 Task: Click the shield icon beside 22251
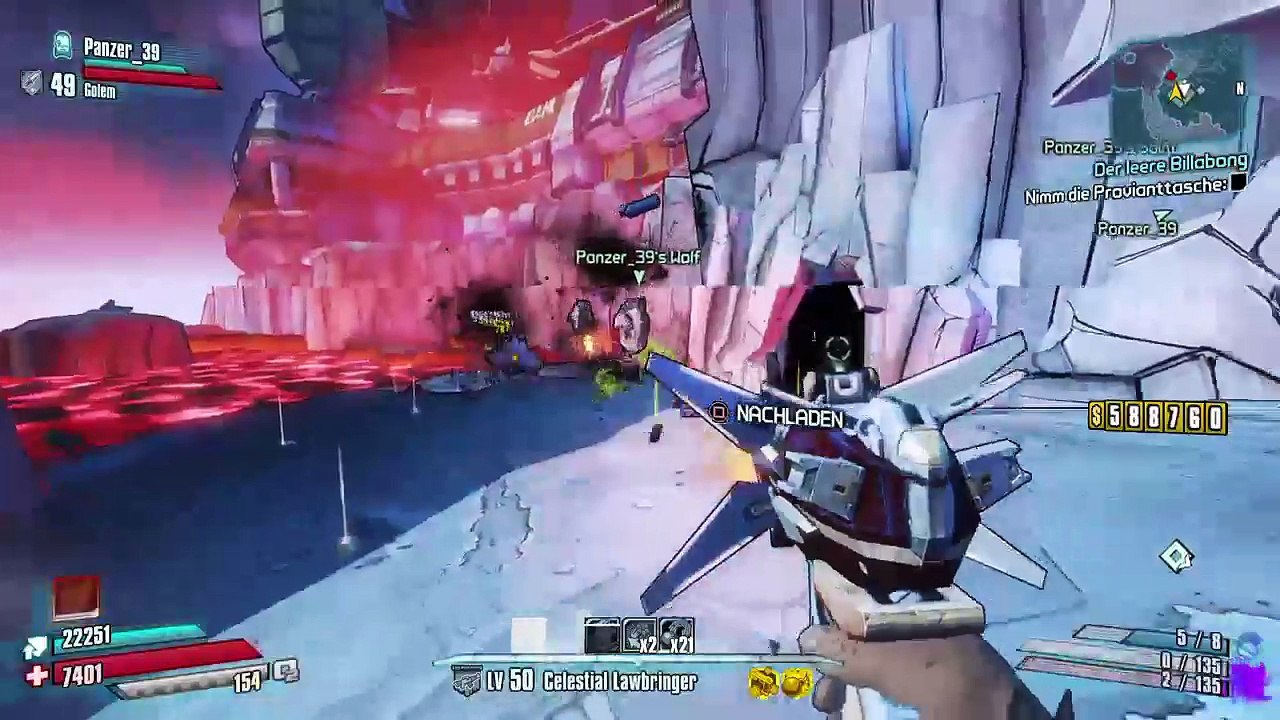click(37, 648)
